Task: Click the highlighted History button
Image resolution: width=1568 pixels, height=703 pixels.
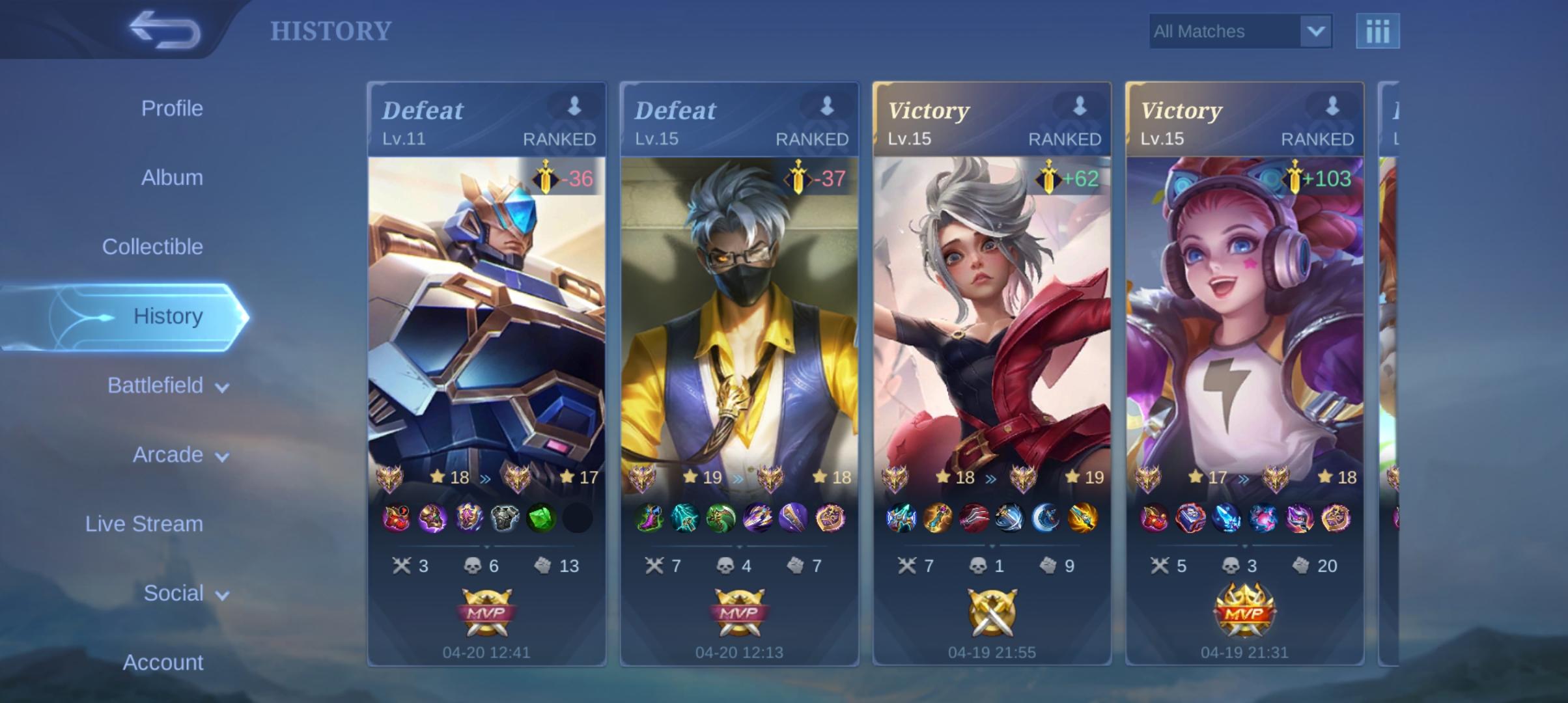Action: pos(169,316)
